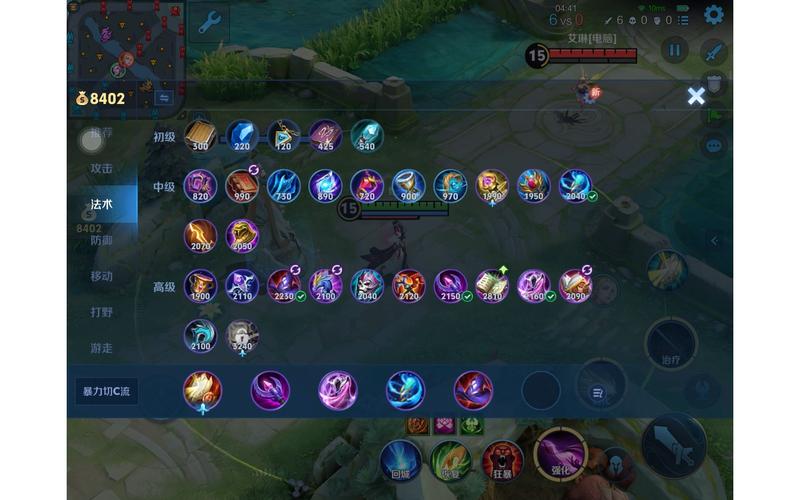The height and width of the screenshot is (500, 800).
Task: Open the 暴力切C流 build preset
Action: click(x=106, y=390)
